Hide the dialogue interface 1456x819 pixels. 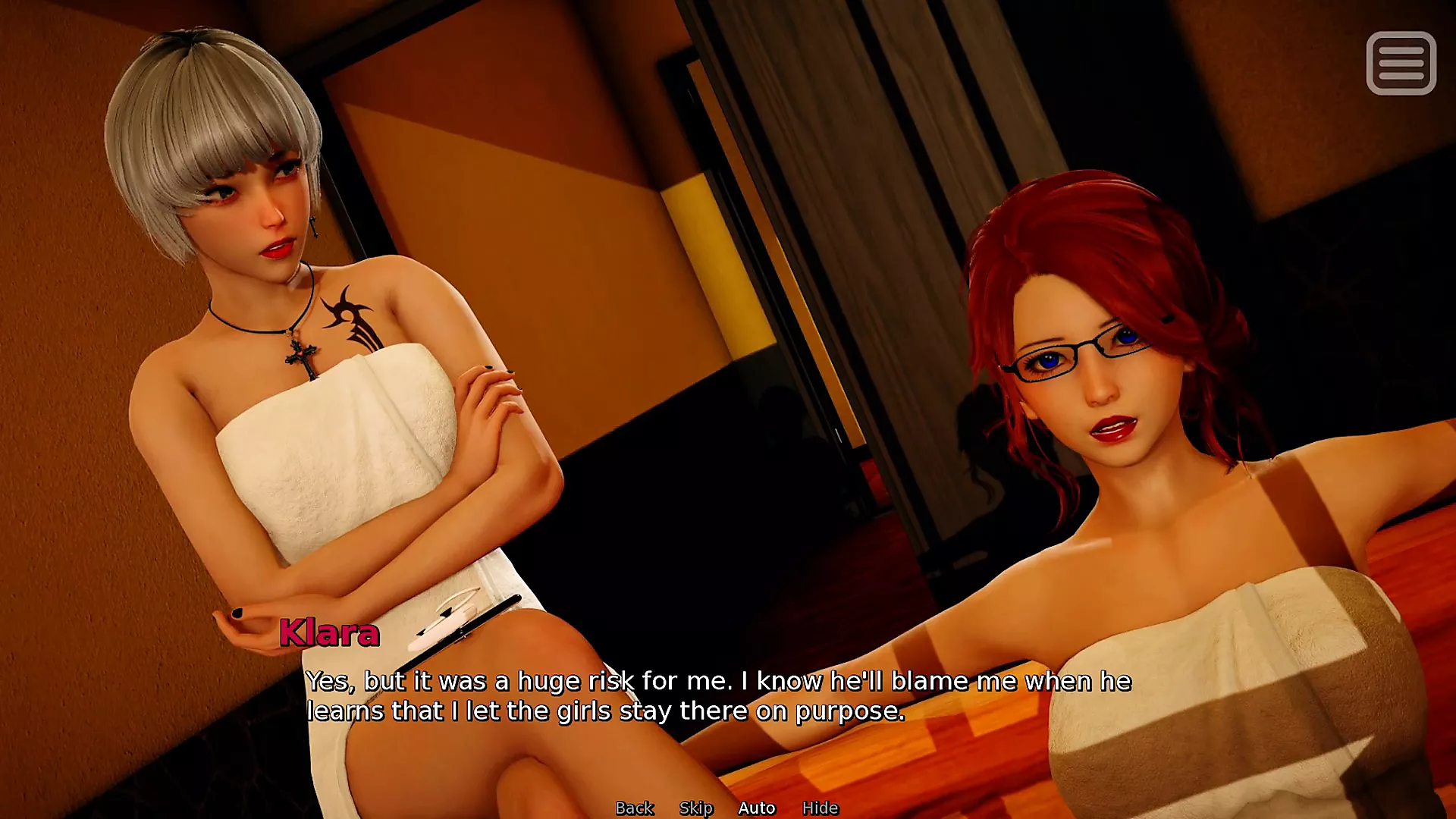(x=820, y=808)
